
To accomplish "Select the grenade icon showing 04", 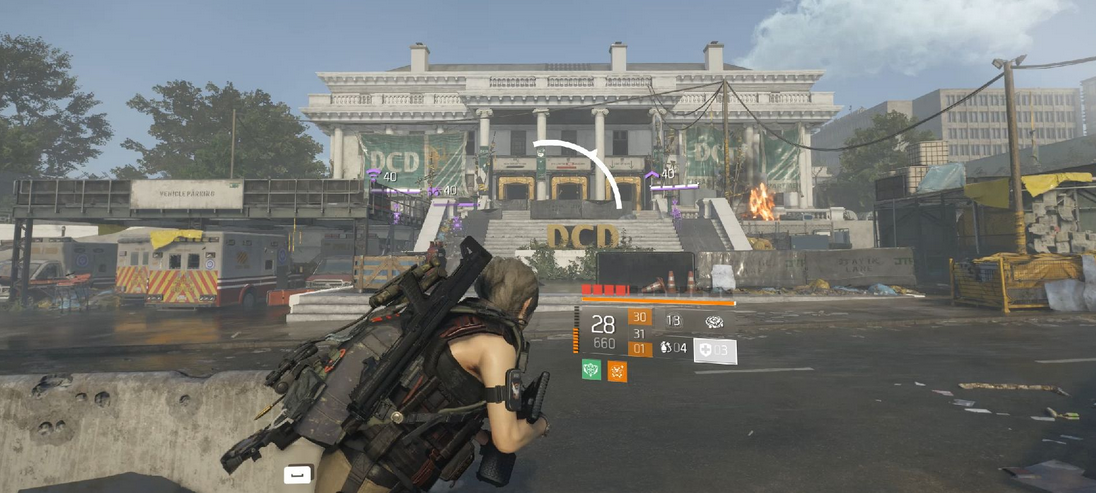I will point(672,349).
